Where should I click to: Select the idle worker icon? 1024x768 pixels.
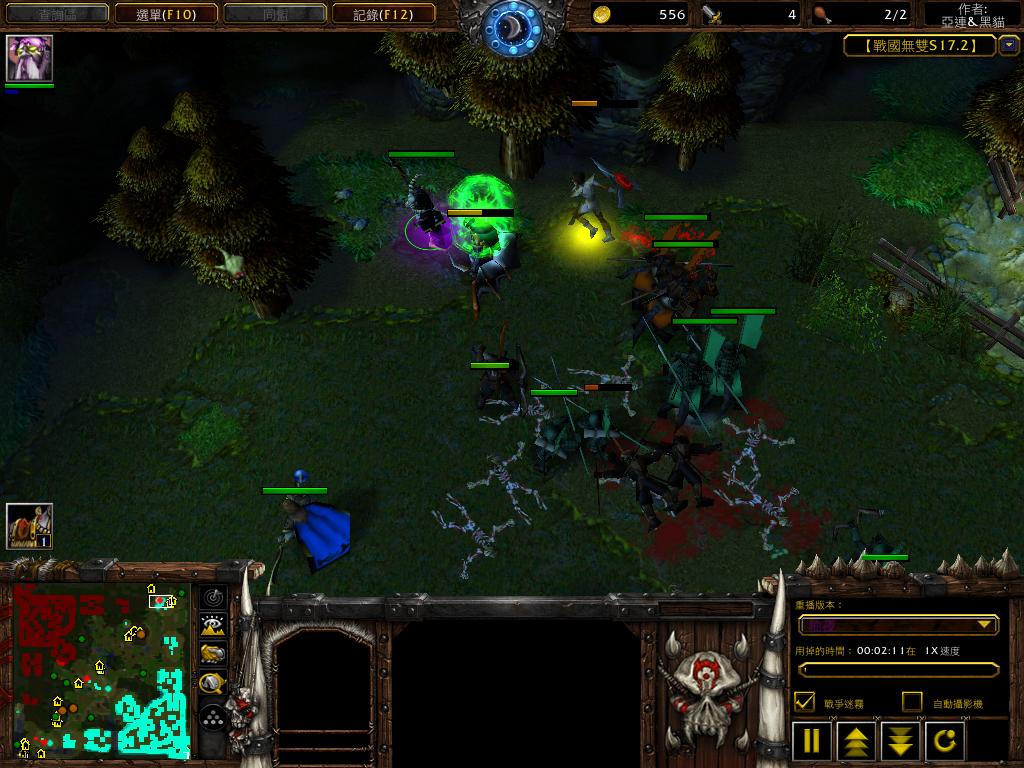pyautogui.click(x=29, y=526)
